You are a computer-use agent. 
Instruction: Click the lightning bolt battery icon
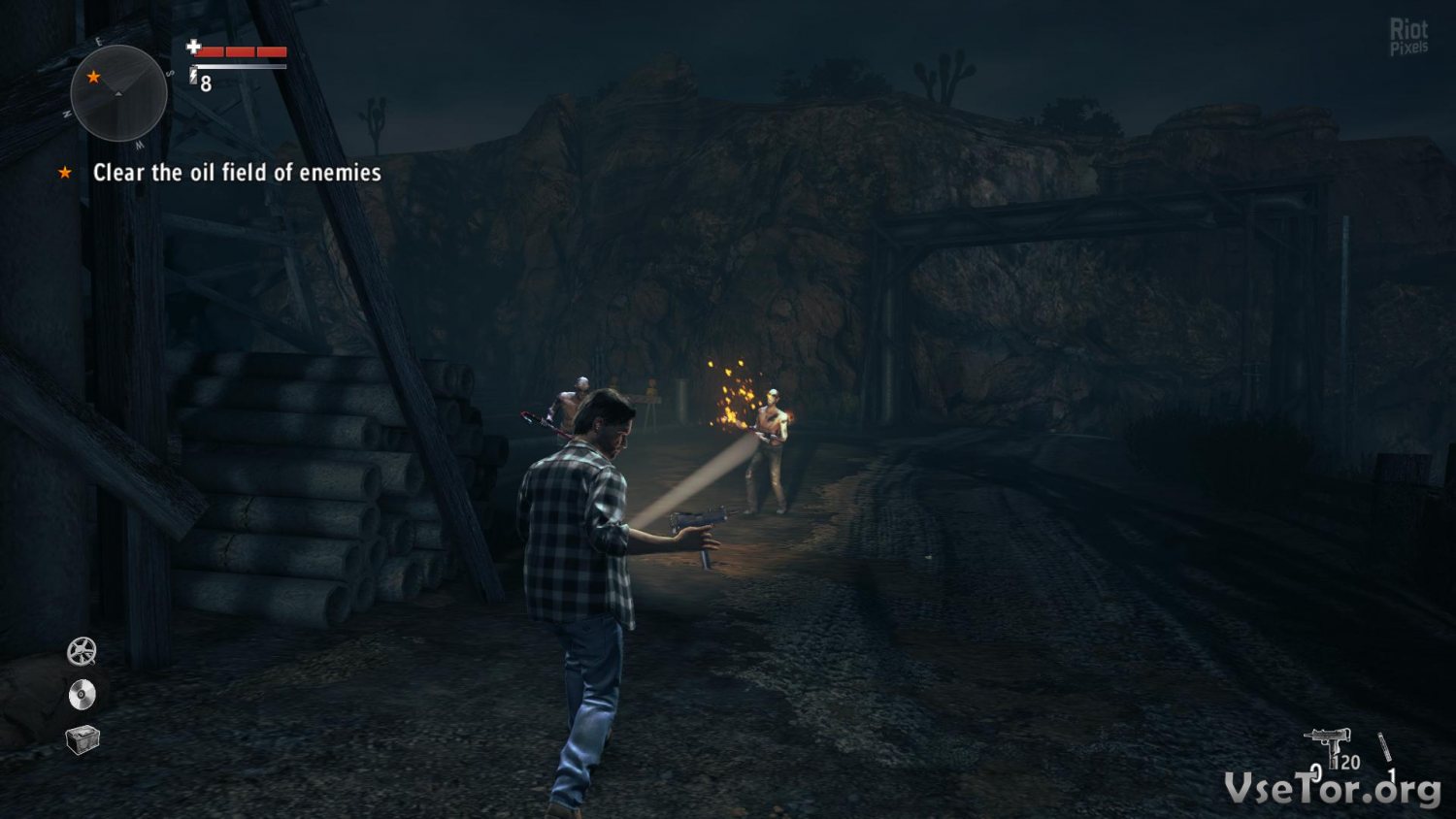[x=193, y=76]
